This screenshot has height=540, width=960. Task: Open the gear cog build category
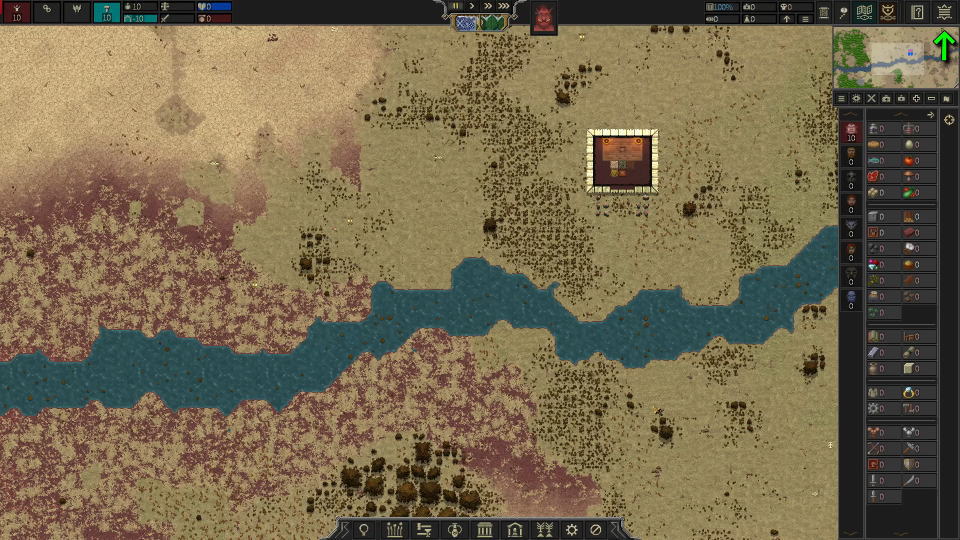[572, 529]
